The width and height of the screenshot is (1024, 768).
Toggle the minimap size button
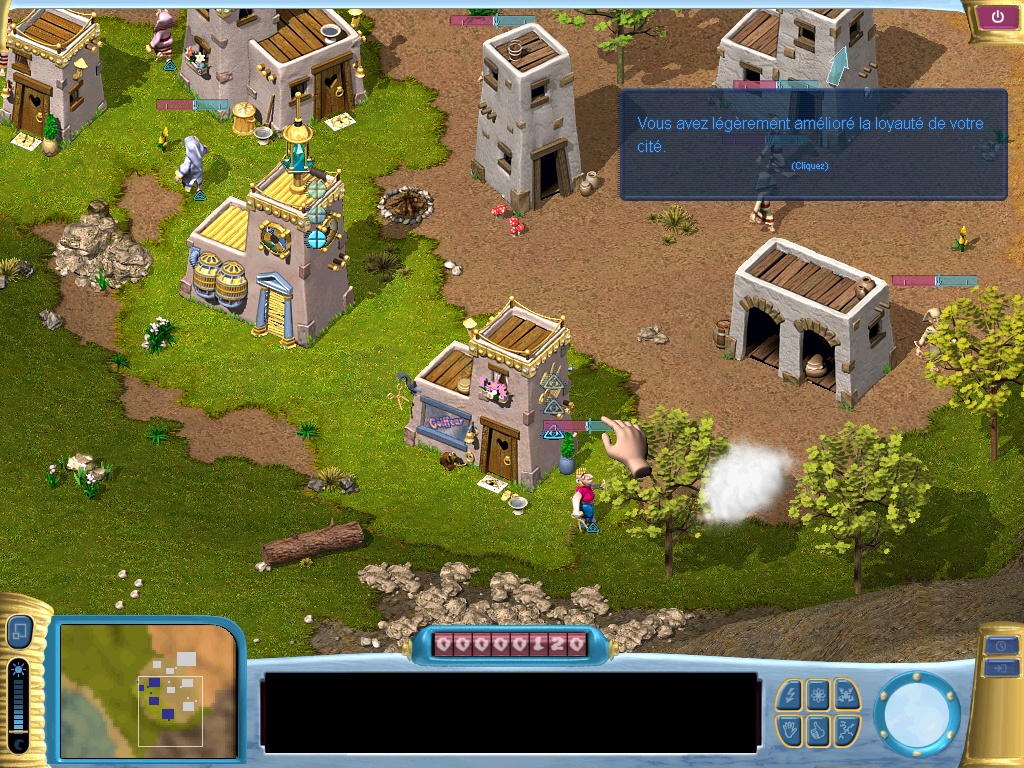pyautogui.click(x=20, y=632)
